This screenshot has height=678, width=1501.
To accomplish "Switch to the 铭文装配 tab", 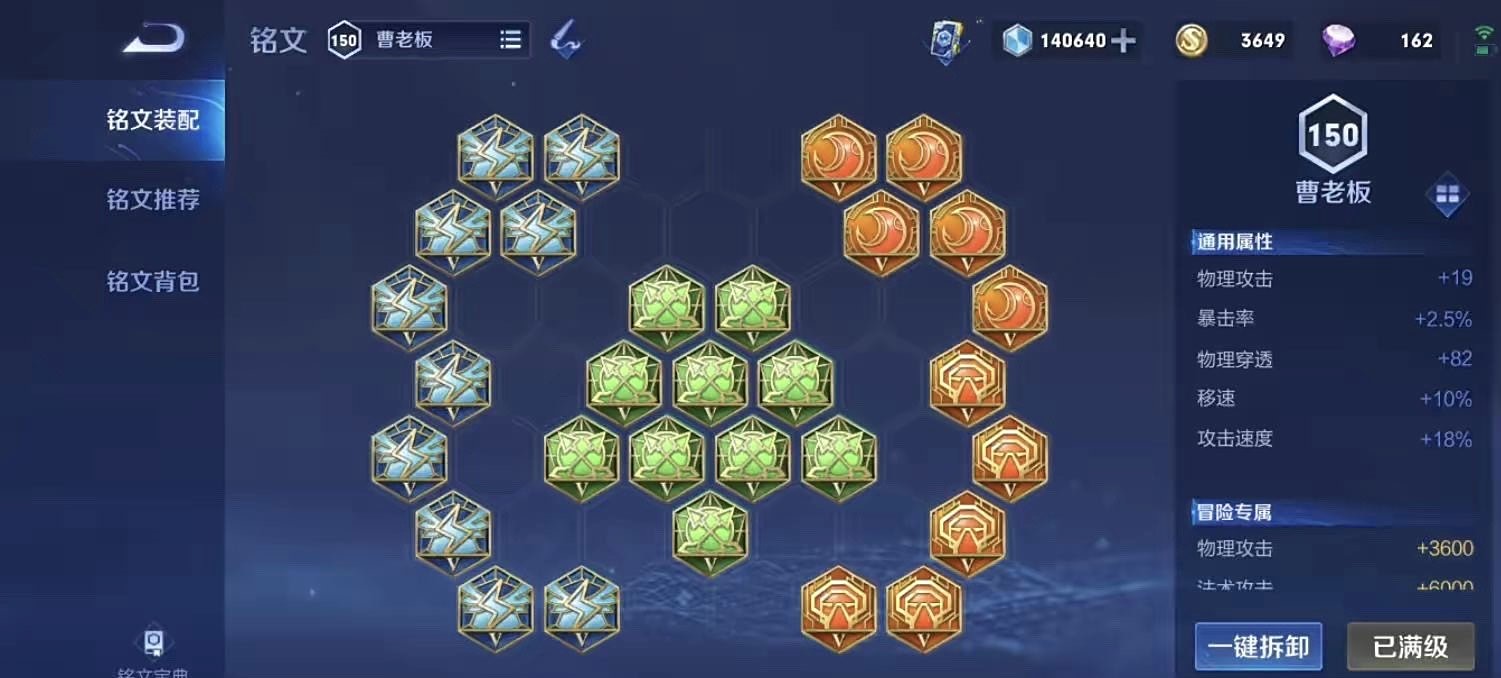I will point(153,121).
